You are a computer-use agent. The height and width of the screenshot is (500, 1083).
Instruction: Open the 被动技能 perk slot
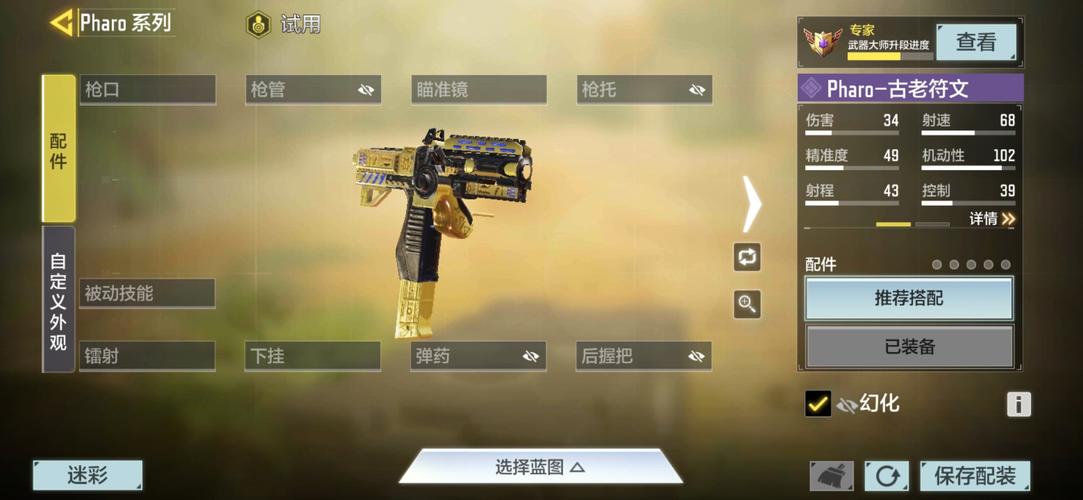click(147, 294)
